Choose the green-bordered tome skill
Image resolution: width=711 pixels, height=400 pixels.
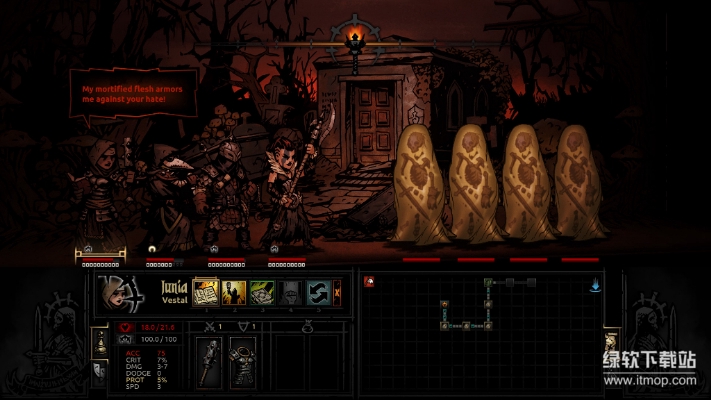[x=262, y=292]
